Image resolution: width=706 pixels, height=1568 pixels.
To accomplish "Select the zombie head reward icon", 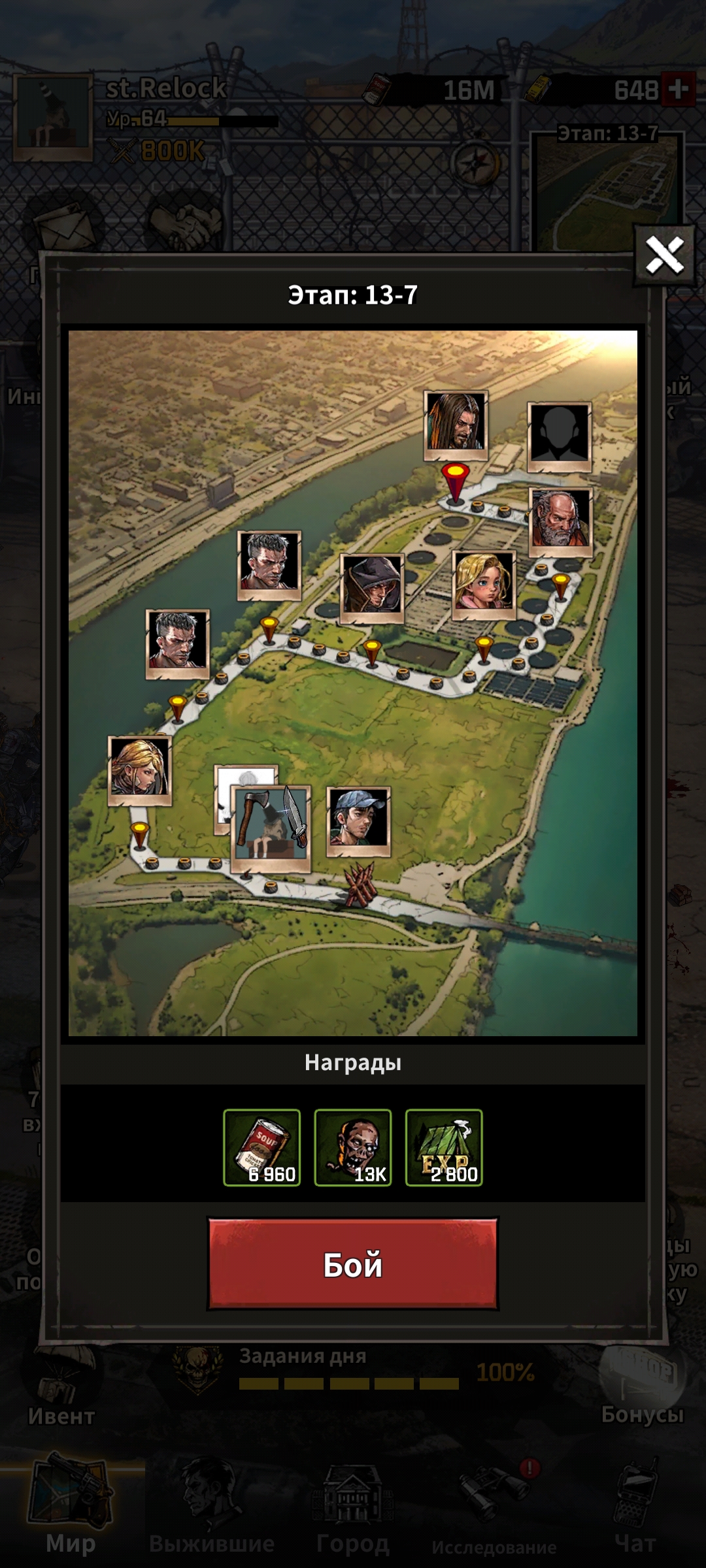I will click(353, 1147).
